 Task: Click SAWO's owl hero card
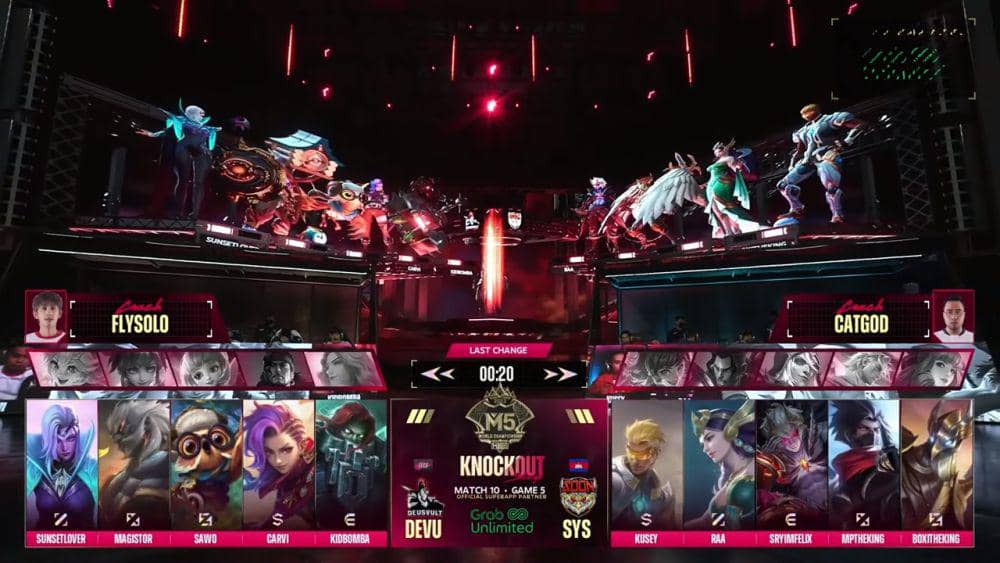(206, 463)
